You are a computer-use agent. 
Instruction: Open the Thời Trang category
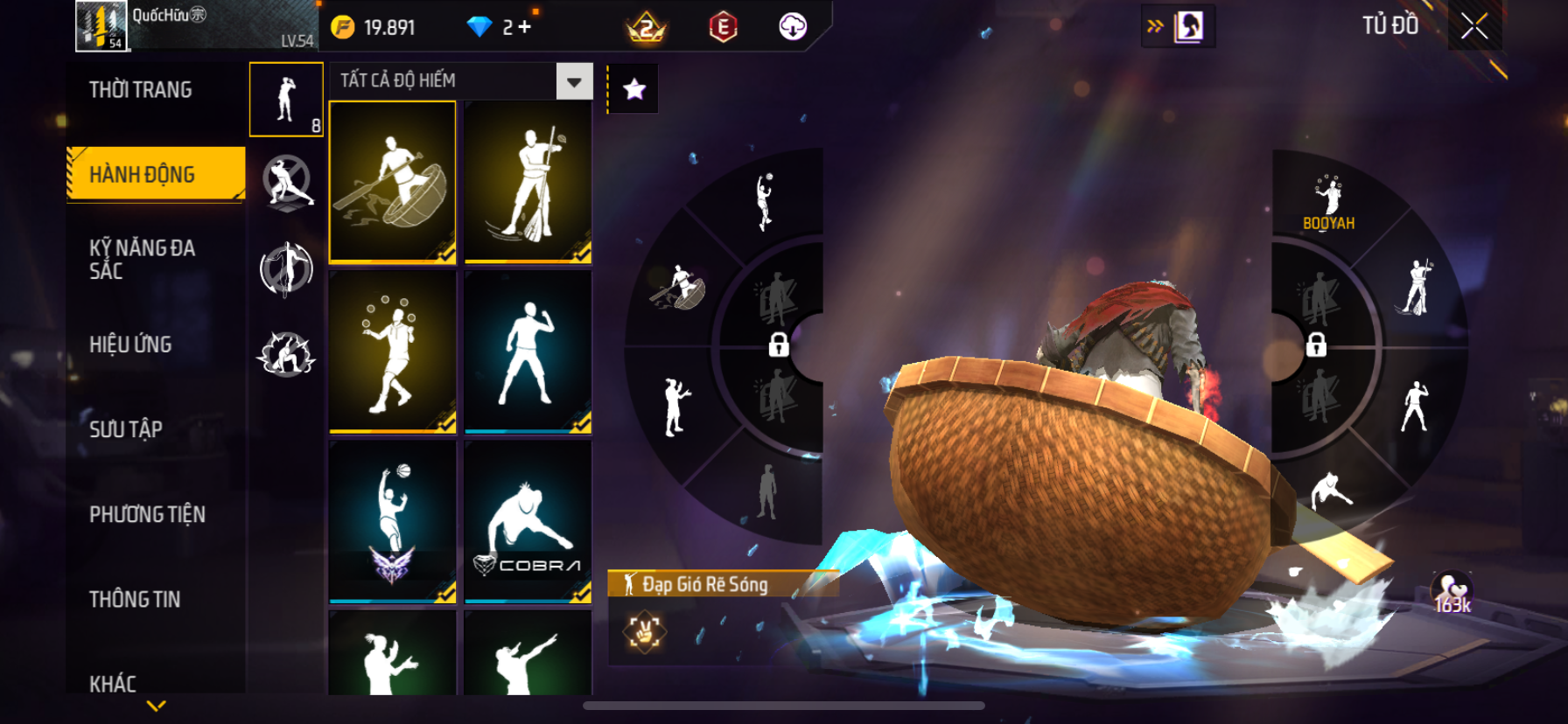140,90
